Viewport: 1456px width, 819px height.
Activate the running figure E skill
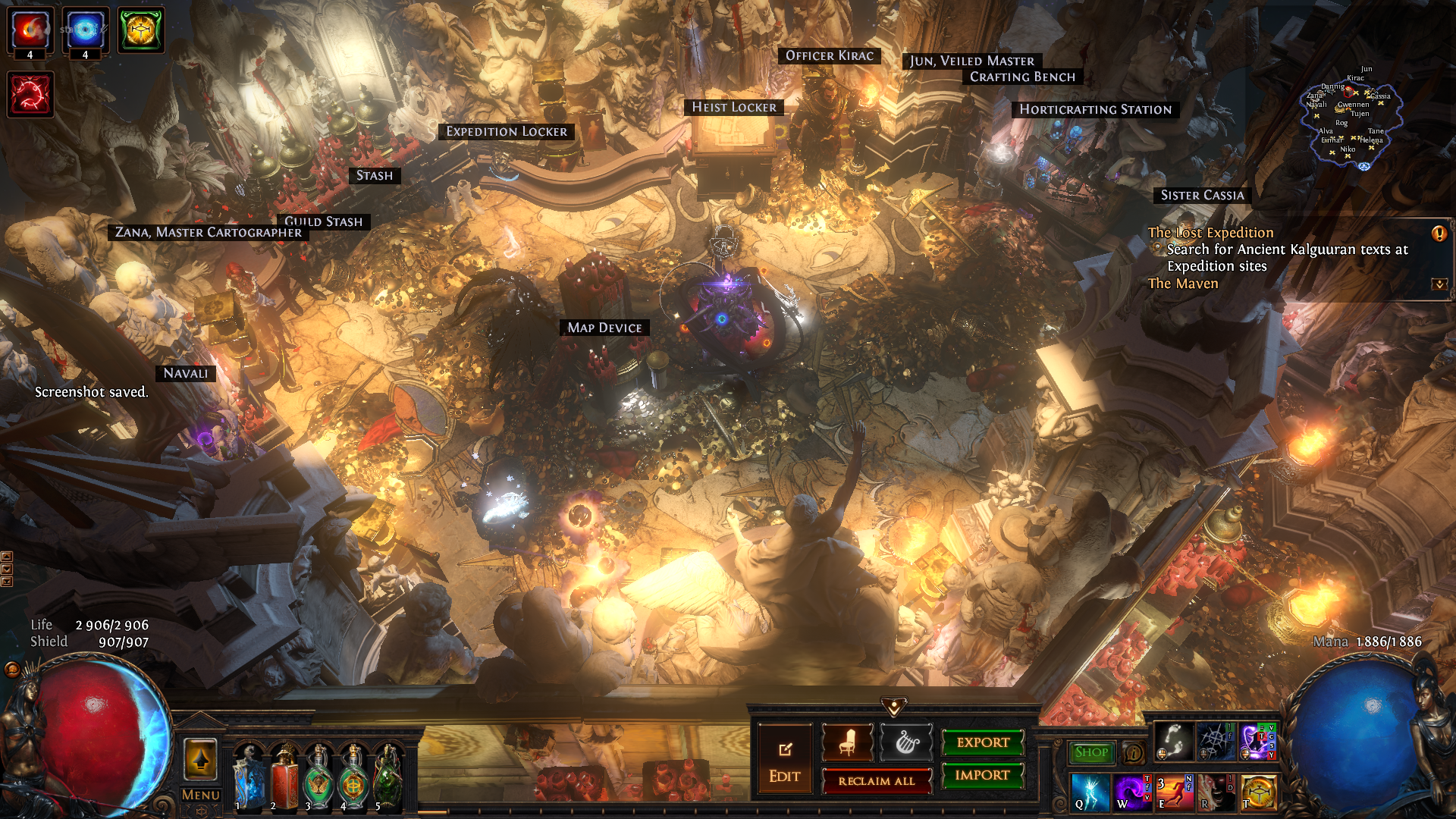pos(1175,792)
